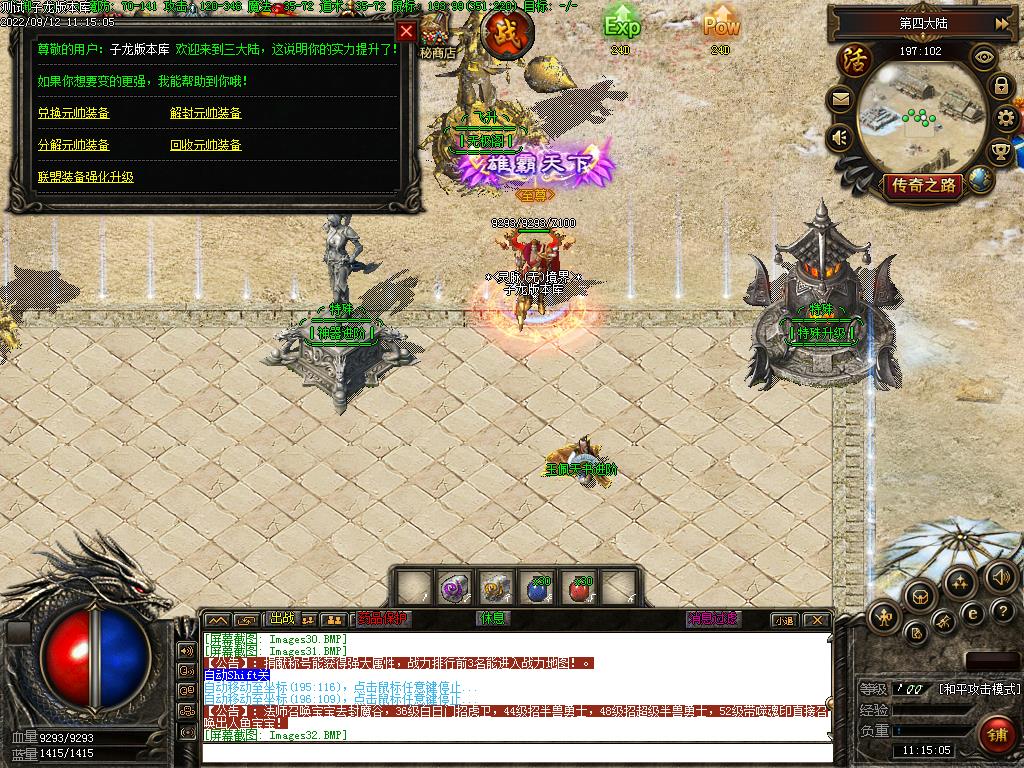Use the blue potion in the hotbar

click(539, 588)
